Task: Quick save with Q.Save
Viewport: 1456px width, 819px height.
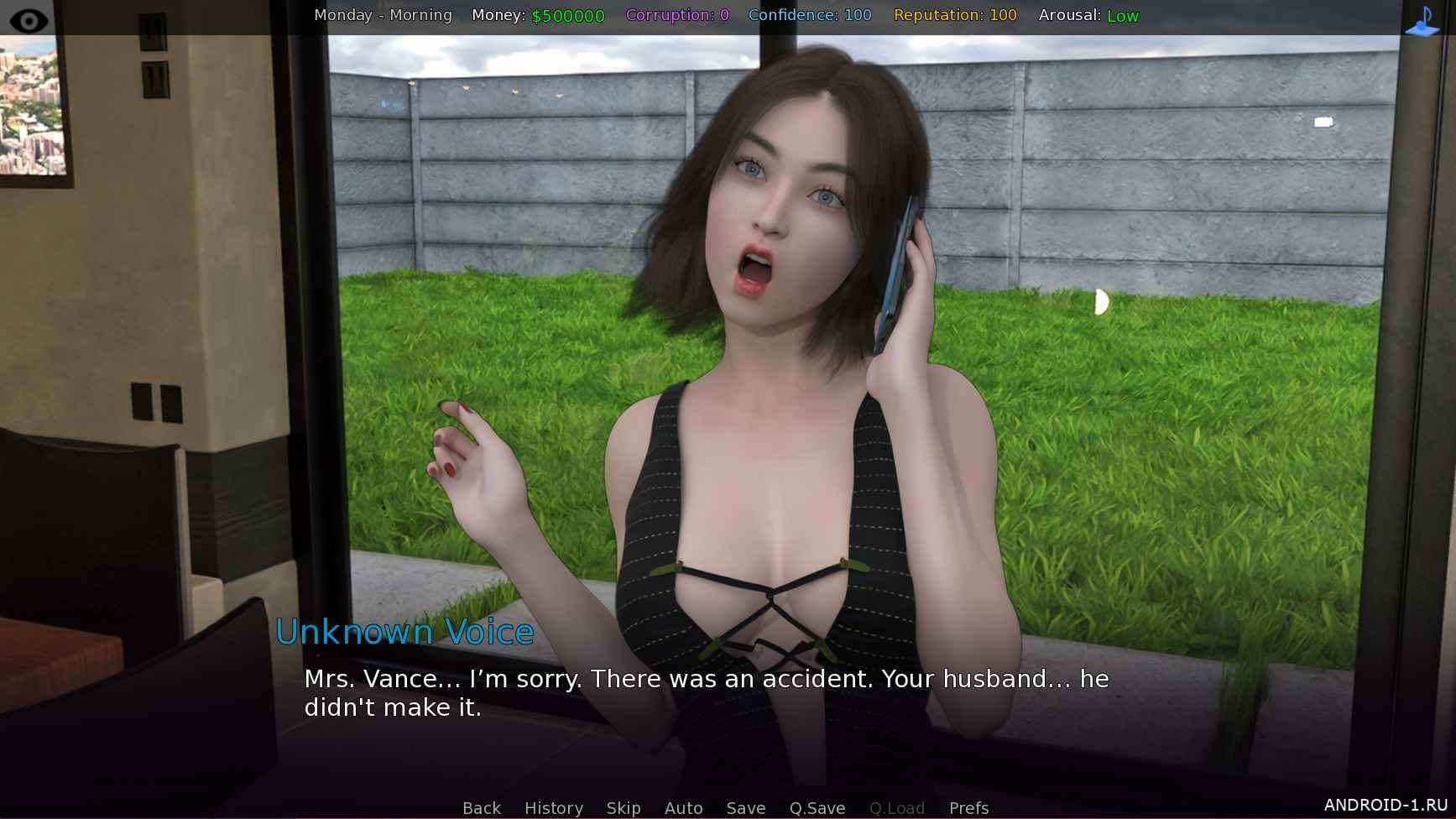Action: click(817, 807)
